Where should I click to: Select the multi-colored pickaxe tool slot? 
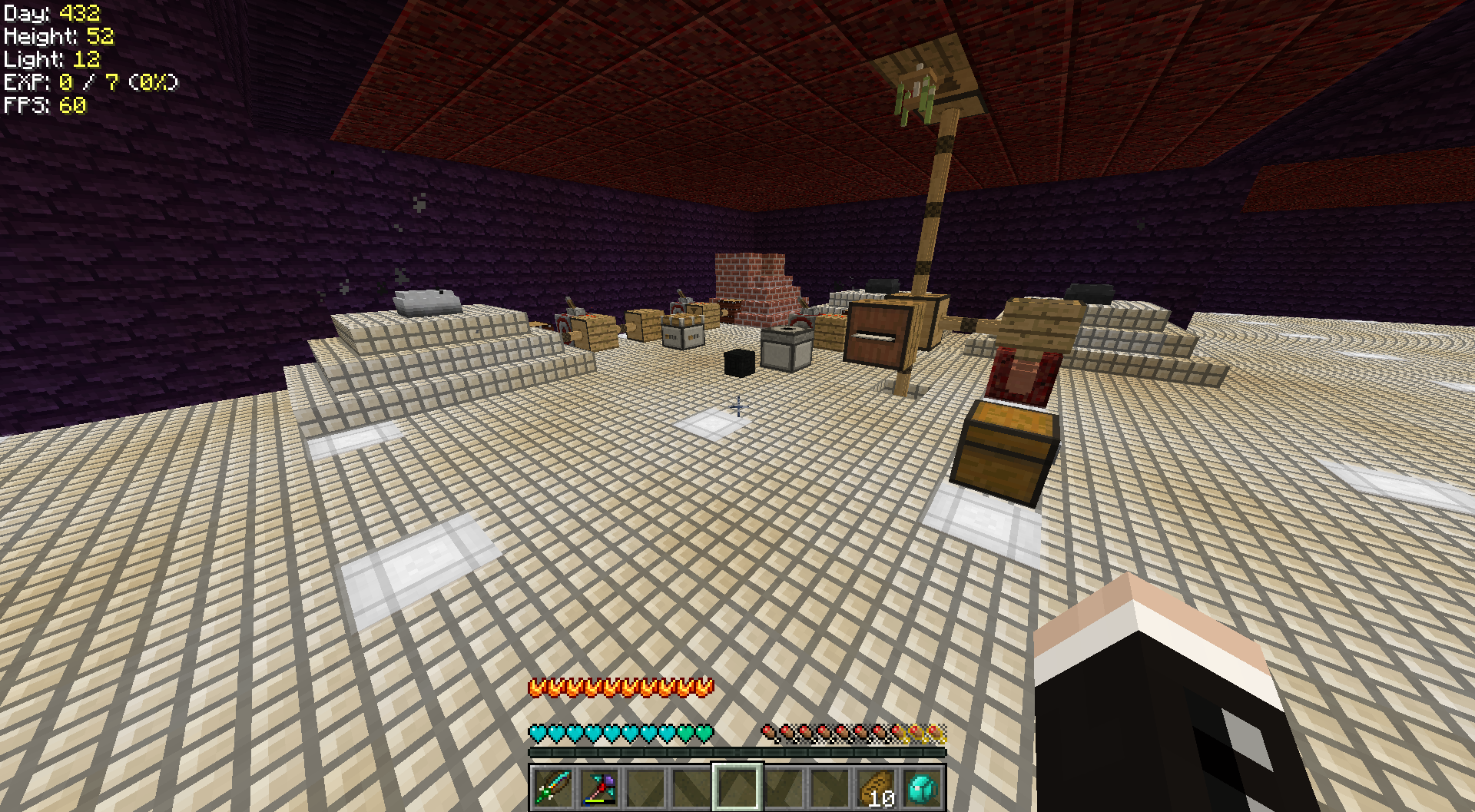tap(599, 787)
